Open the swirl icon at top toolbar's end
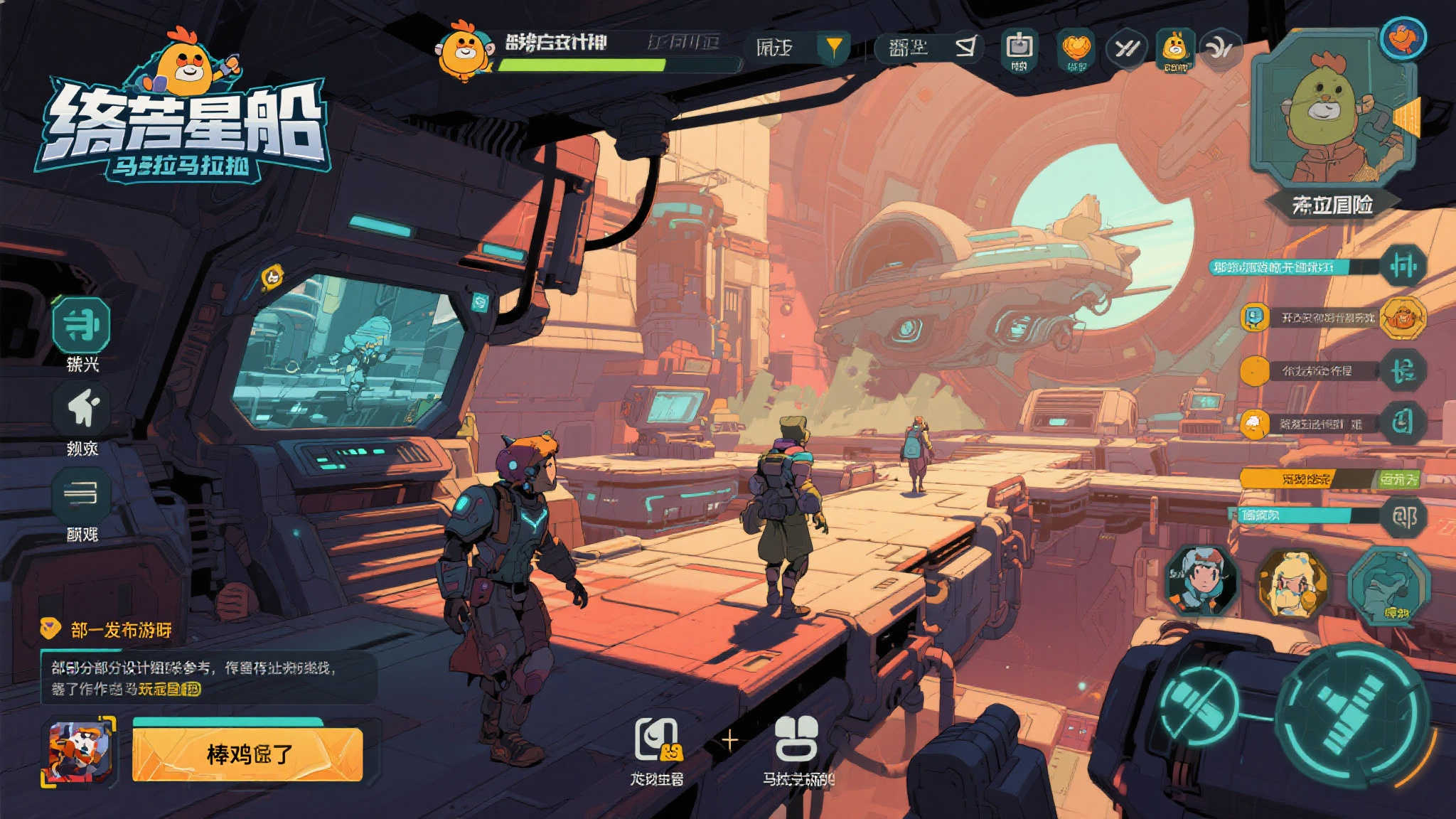 point(1220,48)
